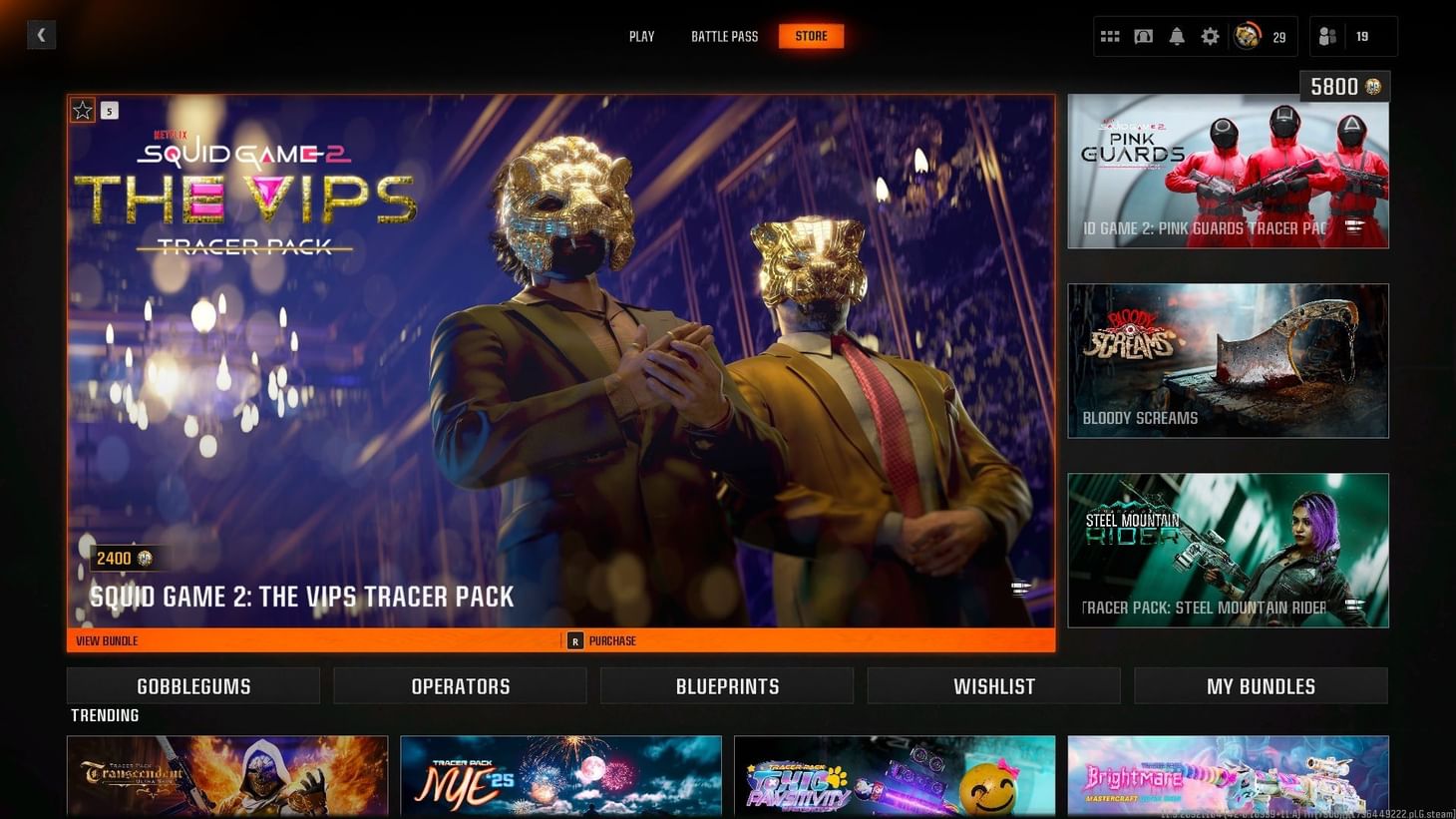The image size is (1456, 819).
Task: Switch to the Battle Pass tab
Action: click(x=724, y=36)
